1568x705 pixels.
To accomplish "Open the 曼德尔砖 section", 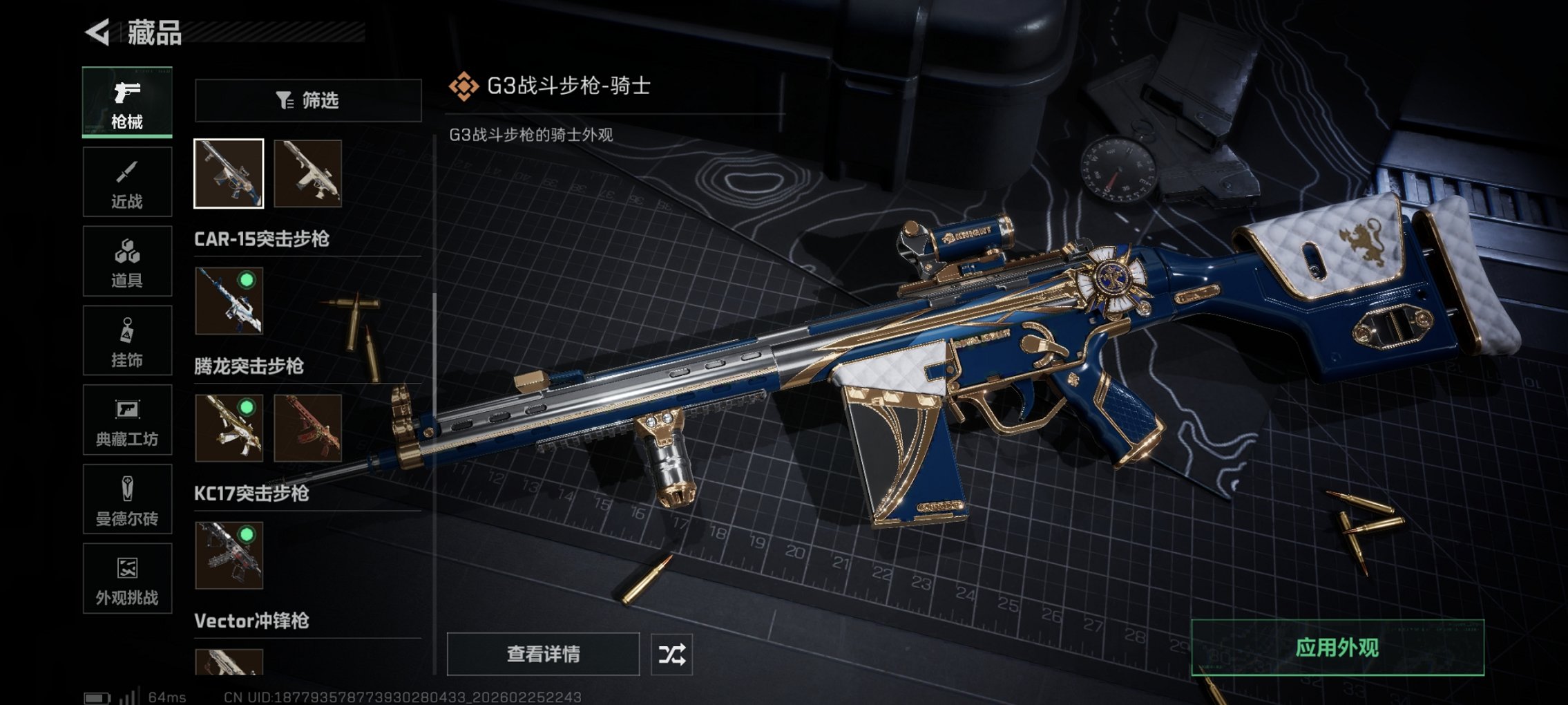I will point(126,500).
